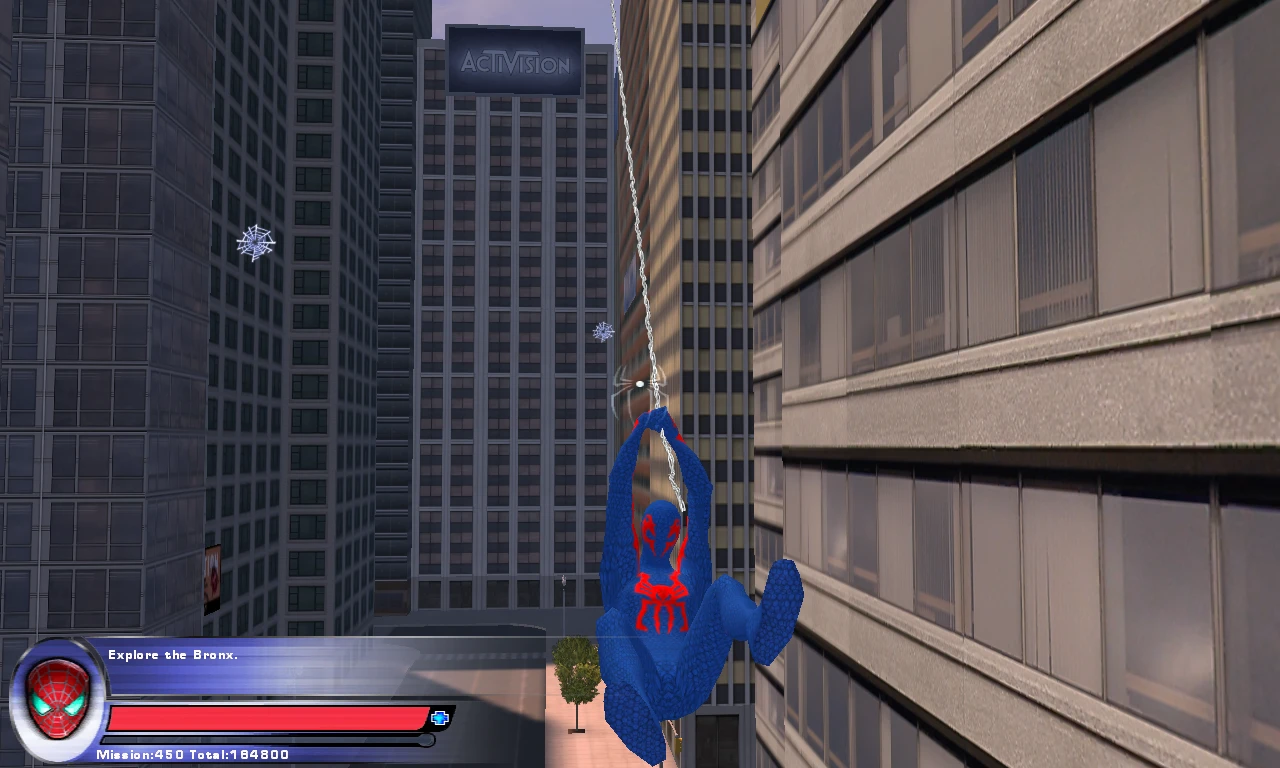Click the circular gauge end of the meter

pyautogui.click(x=428, y=740)
